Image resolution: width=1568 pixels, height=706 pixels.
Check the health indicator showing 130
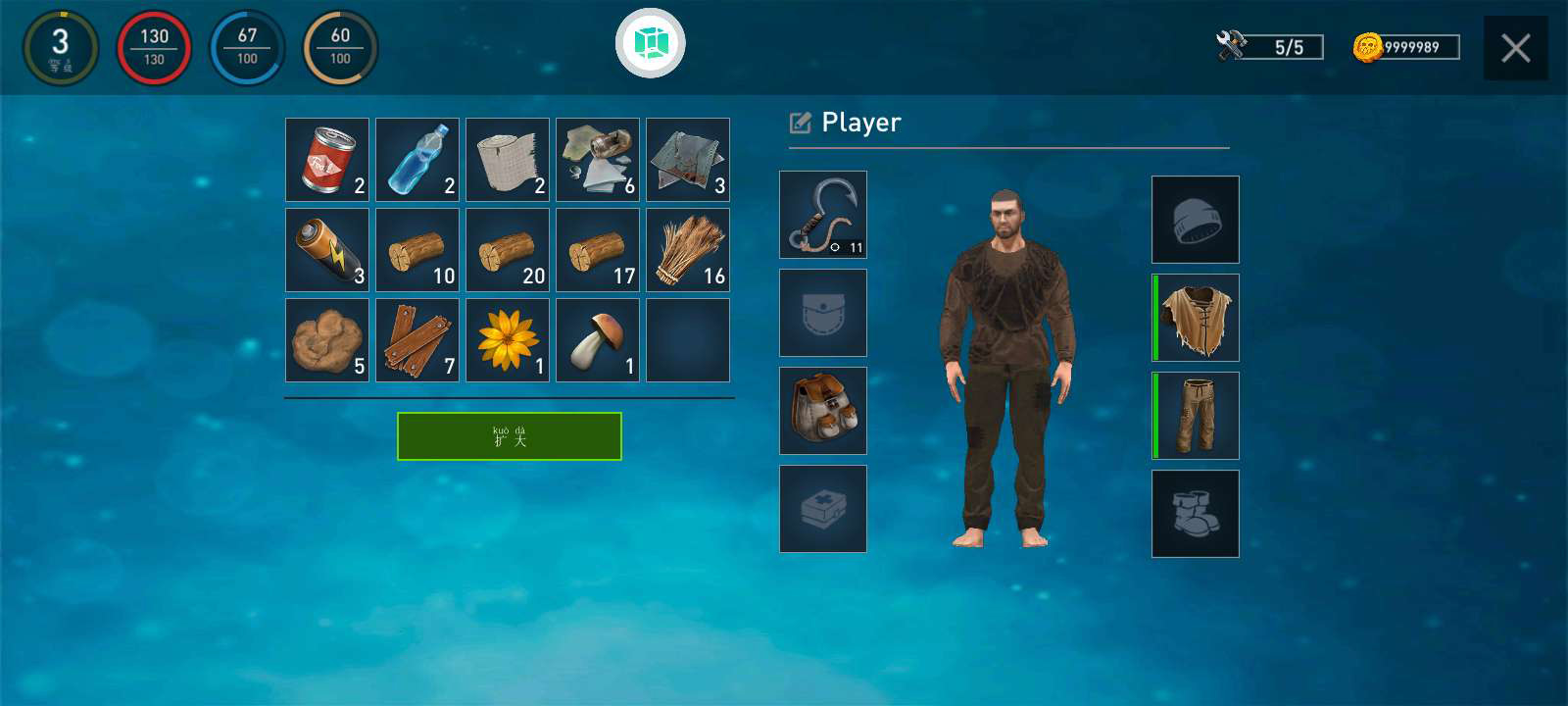point(154,48)
